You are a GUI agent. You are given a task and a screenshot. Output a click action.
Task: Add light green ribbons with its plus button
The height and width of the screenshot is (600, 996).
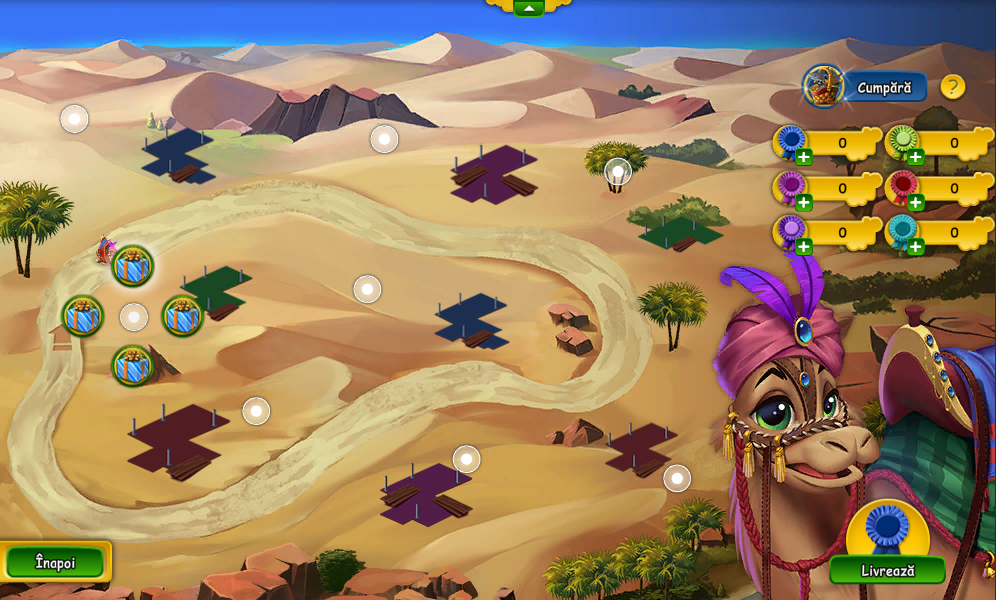[916, 157]
